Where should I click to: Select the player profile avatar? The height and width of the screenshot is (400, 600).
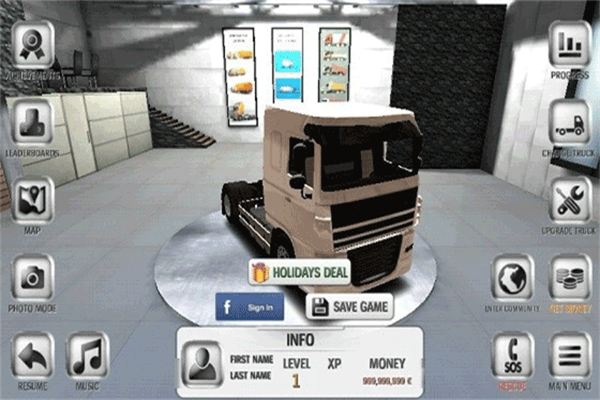[204, 360]
